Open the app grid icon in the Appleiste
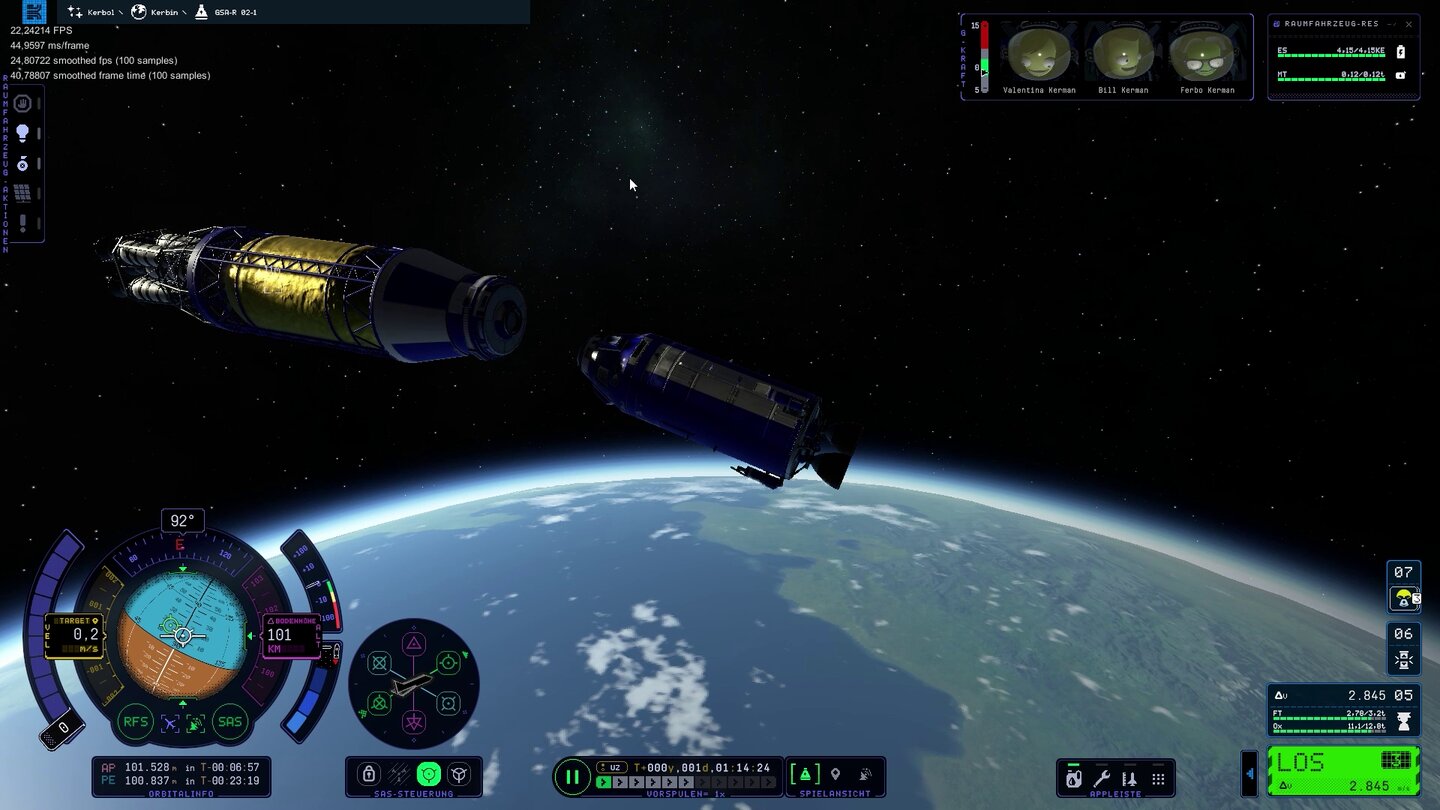Viewport: 1440px width, 810px height. click(x=1158, y=779)
